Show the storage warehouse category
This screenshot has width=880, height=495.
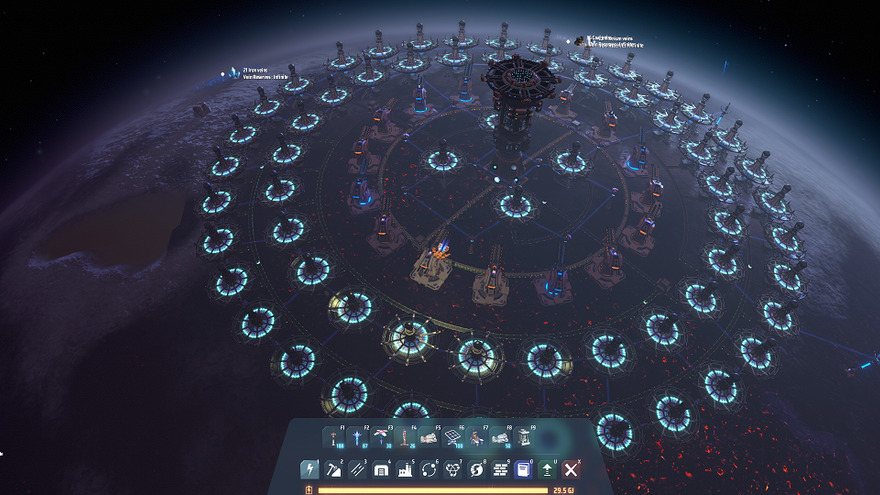[381, 469]
